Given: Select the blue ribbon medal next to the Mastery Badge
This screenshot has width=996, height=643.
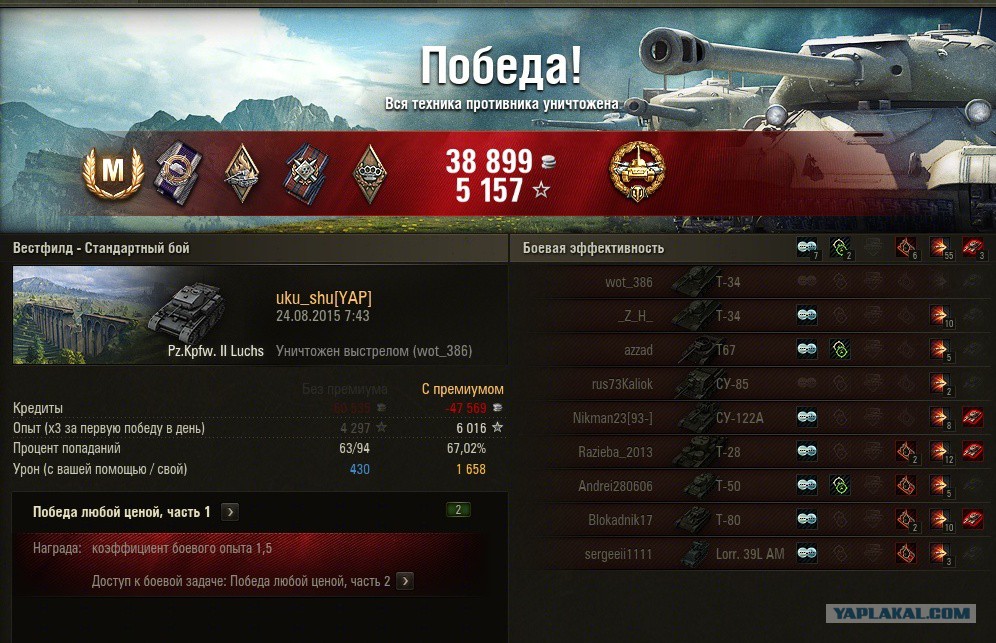Looking at the screenshot, I should [x=178, y=172].
